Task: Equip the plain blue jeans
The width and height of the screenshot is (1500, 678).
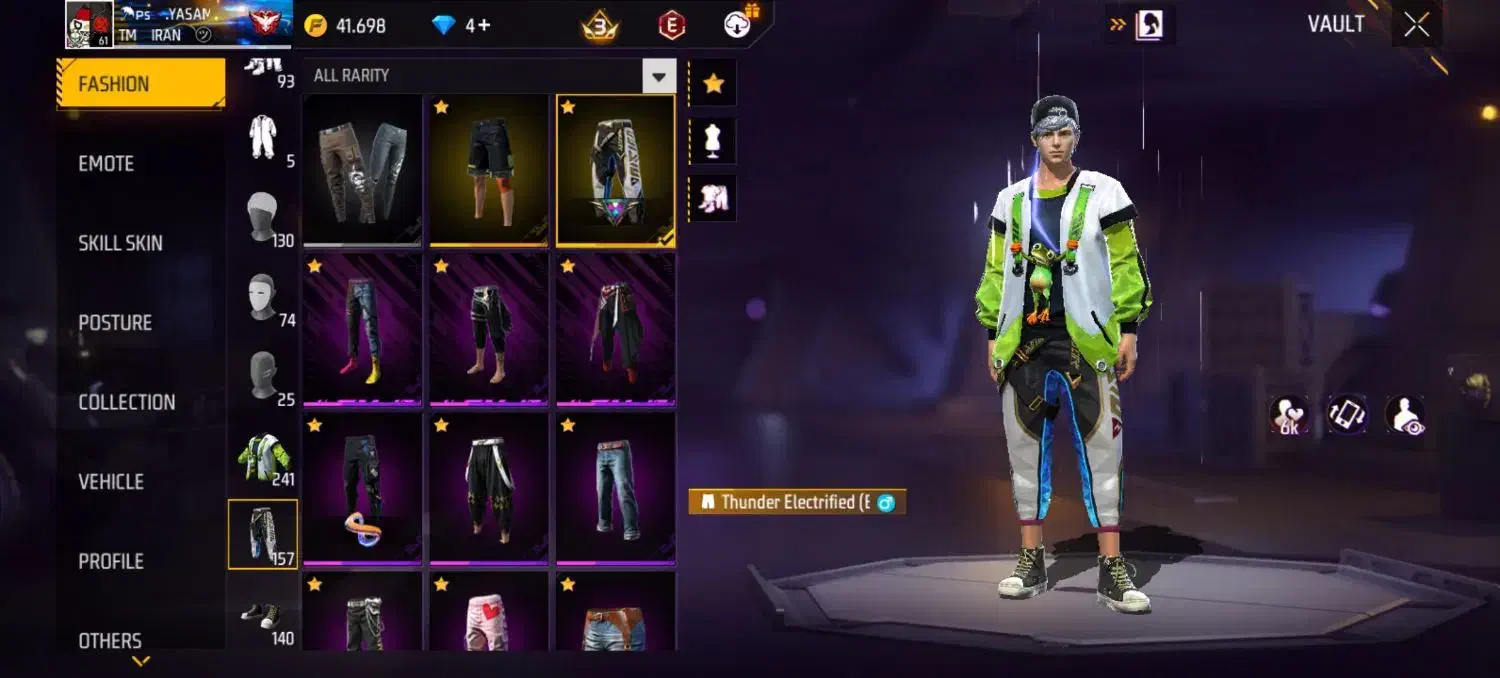Action: (x=616, y=488)
